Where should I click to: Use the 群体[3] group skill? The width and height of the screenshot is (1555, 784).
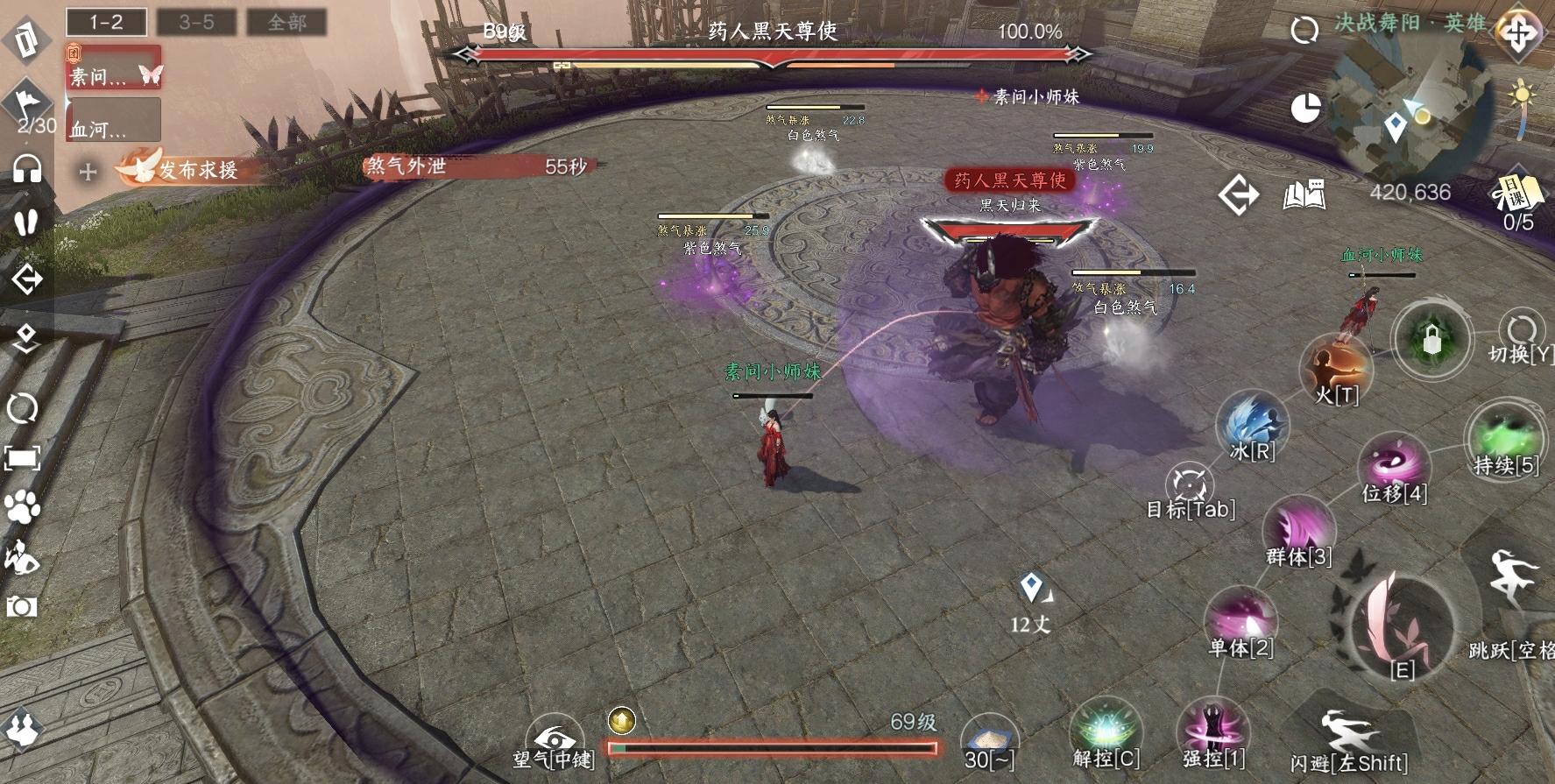pyautogui.click(x=1298, y=528)
